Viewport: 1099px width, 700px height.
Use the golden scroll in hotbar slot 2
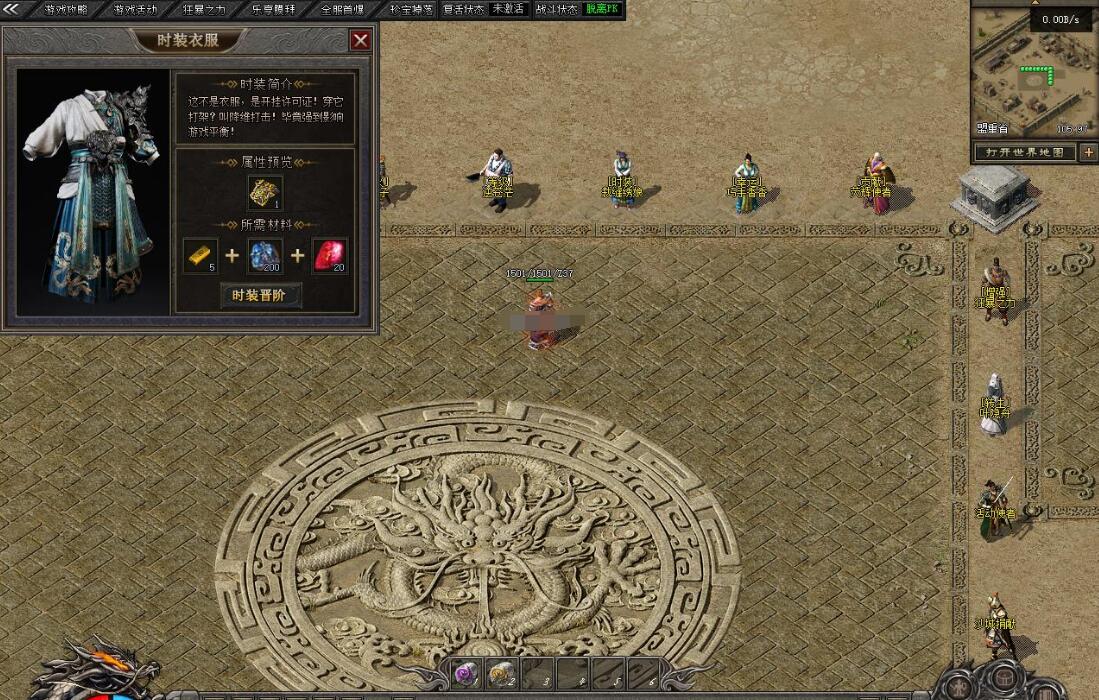coord(500,673)
